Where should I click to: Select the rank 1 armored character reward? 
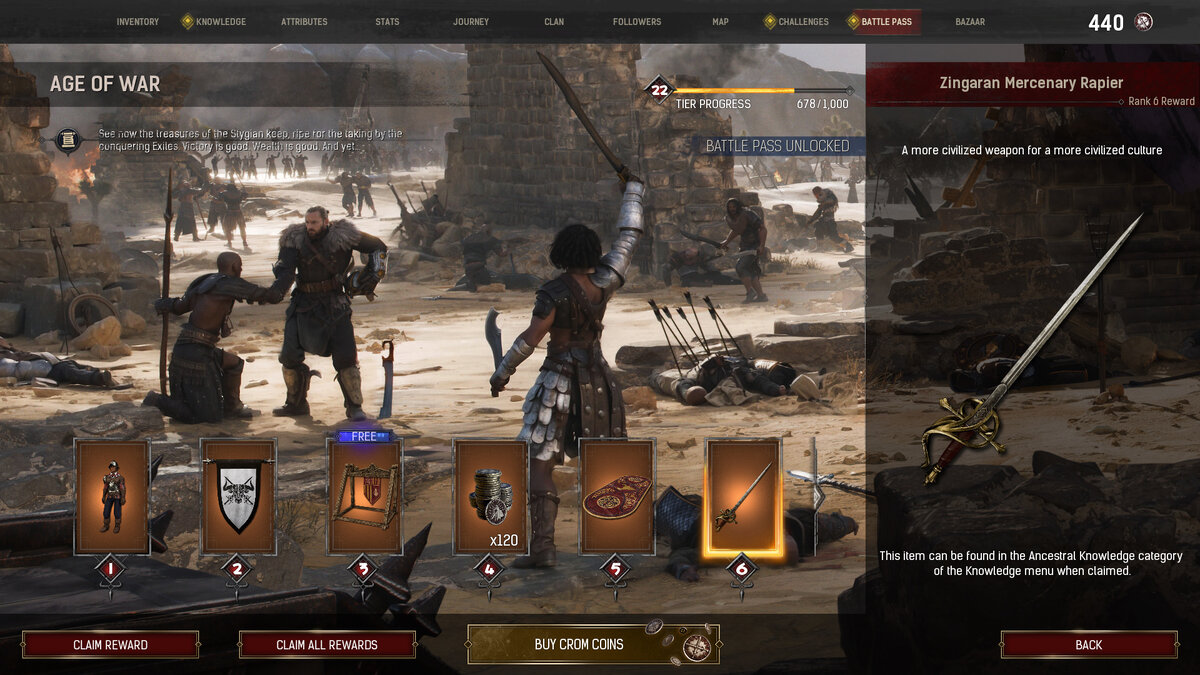111,496
